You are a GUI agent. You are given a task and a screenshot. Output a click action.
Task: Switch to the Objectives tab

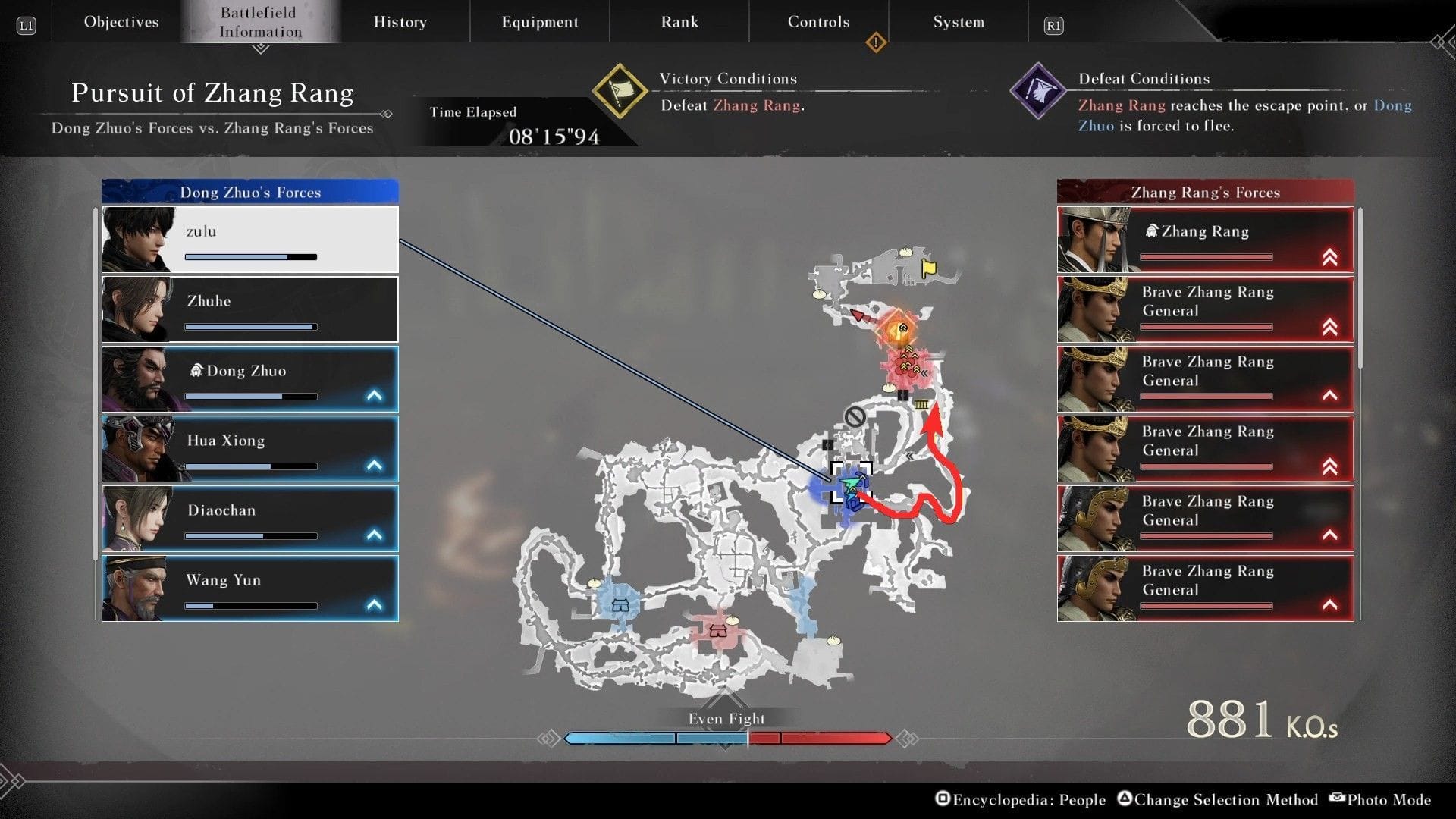[121, 22]
